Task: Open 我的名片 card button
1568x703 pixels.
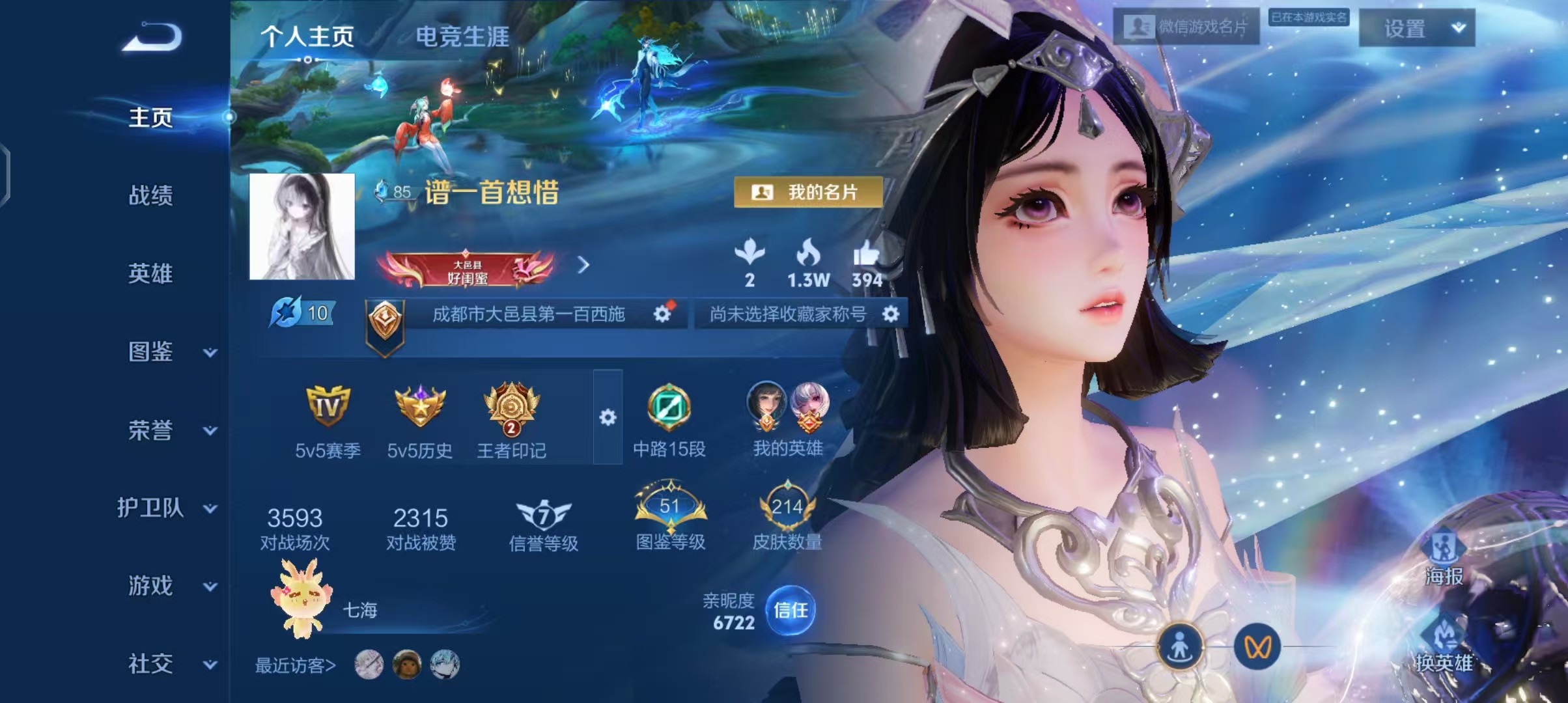Action: tap(808, 192)
